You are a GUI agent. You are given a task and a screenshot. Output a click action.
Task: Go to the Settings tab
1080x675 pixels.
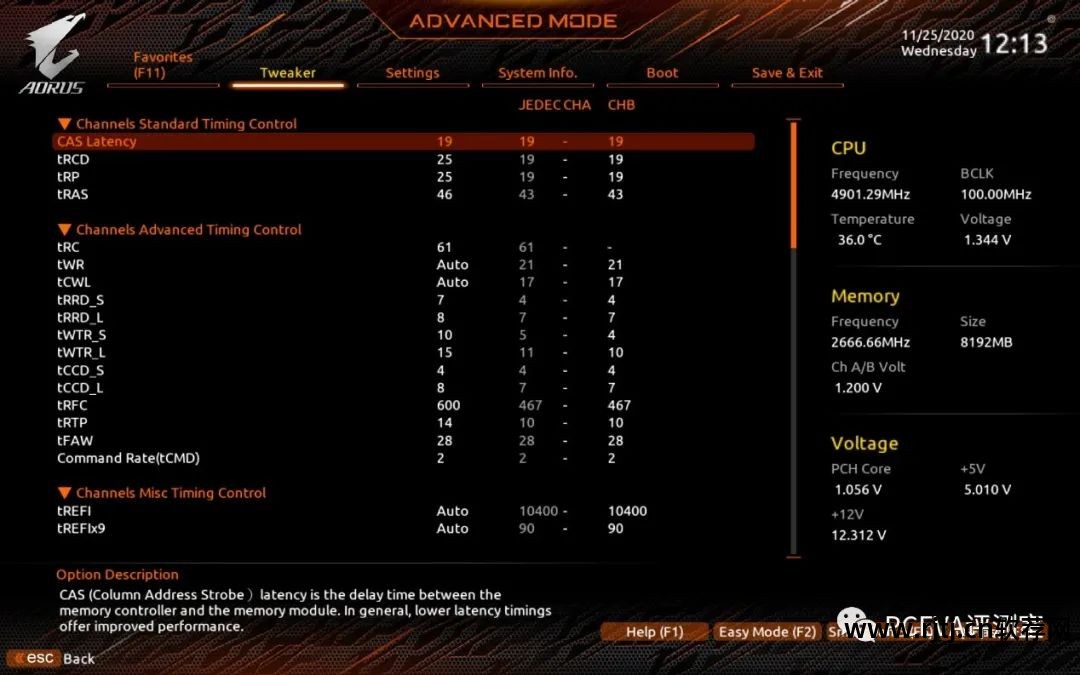412,73
